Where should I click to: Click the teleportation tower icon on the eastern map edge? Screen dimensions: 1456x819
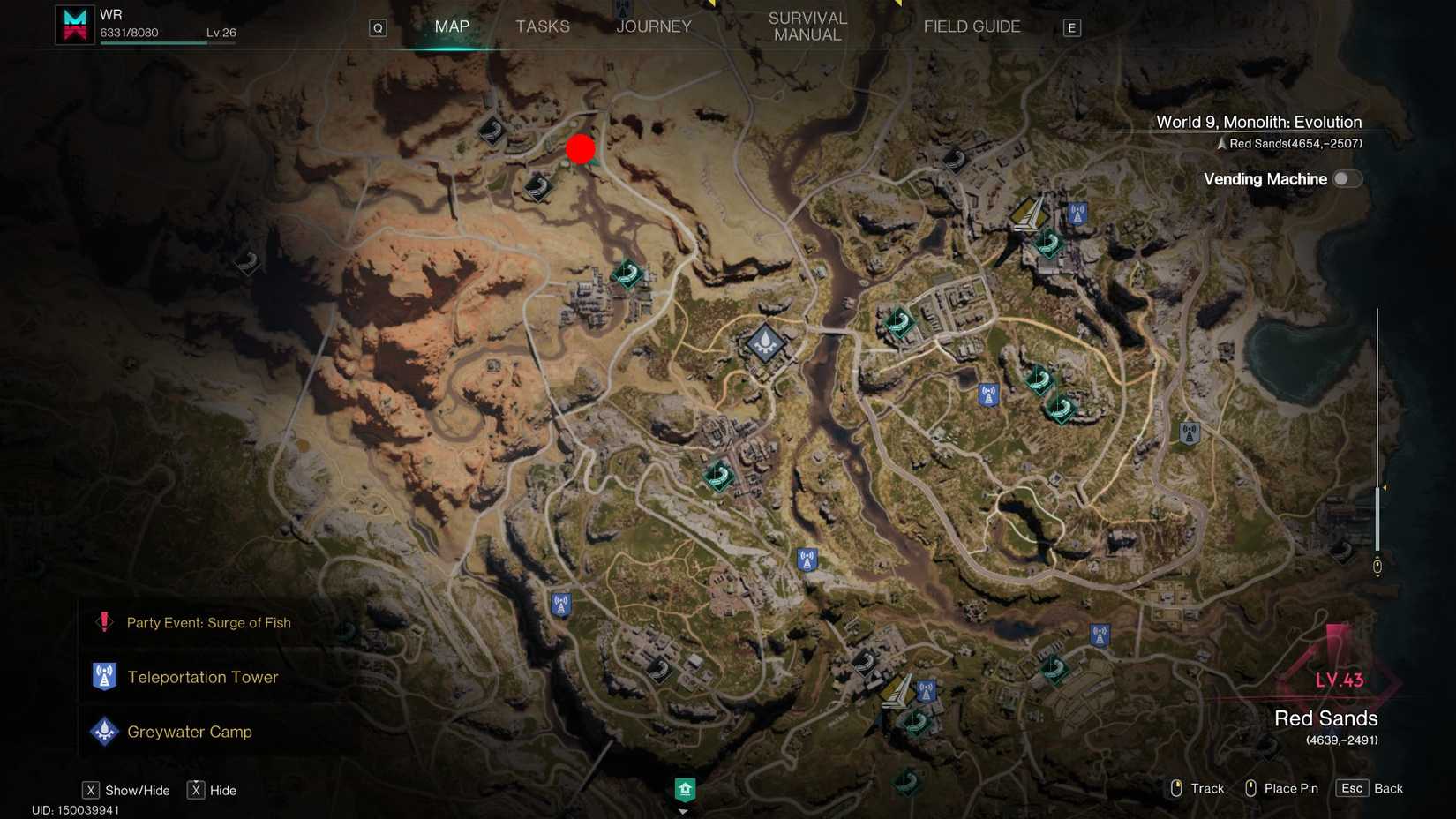[x=1190, y=432]
